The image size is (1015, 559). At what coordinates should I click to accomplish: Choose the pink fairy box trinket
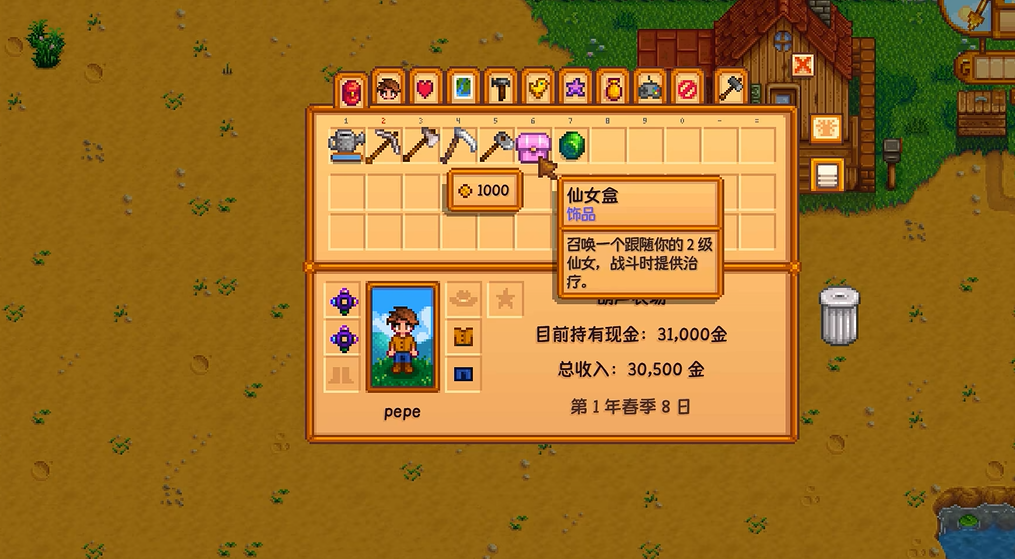point(534,147)
